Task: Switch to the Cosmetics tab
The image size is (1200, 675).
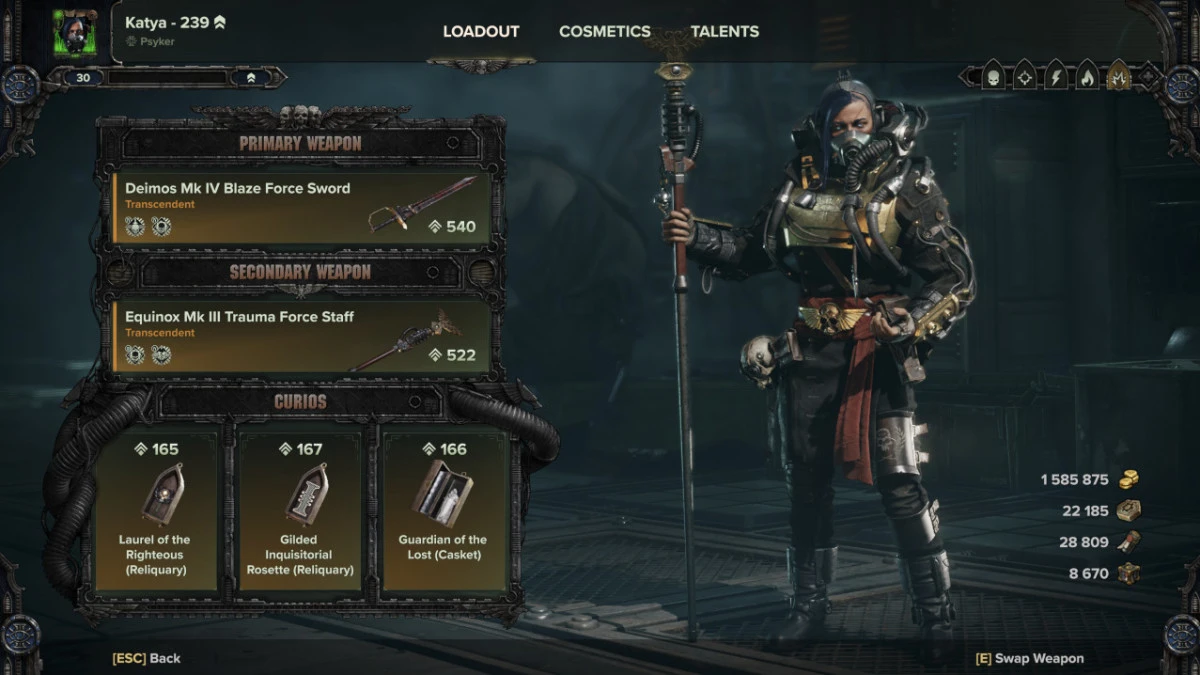Action: (x=604, y=31)
